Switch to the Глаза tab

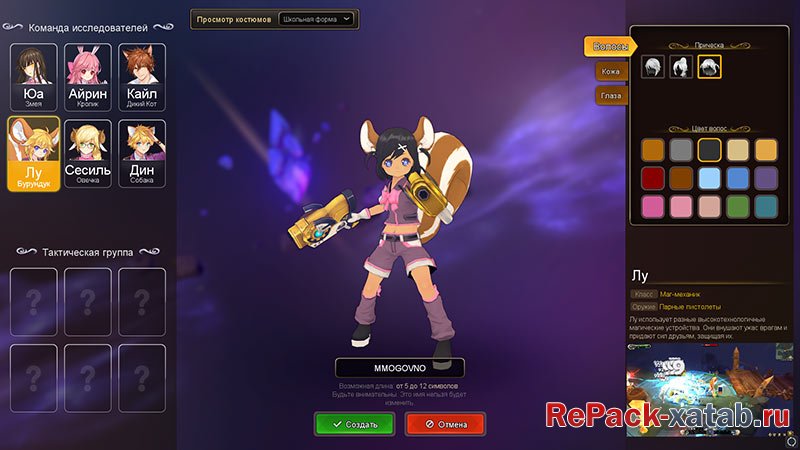tap(610, 95)
